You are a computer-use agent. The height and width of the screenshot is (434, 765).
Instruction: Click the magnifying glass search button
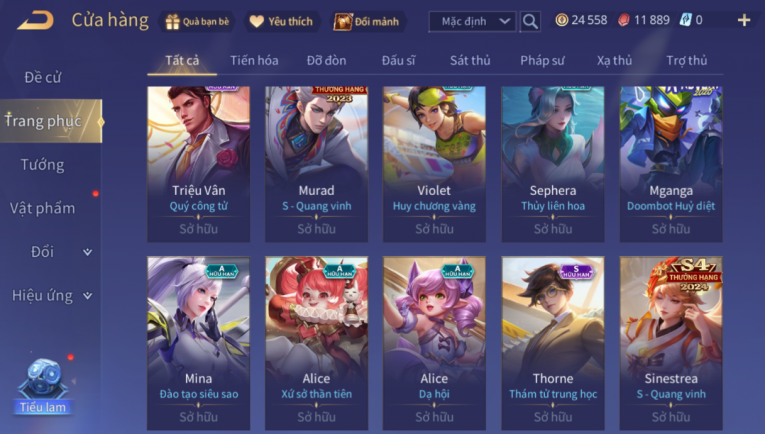click(531, 21)
